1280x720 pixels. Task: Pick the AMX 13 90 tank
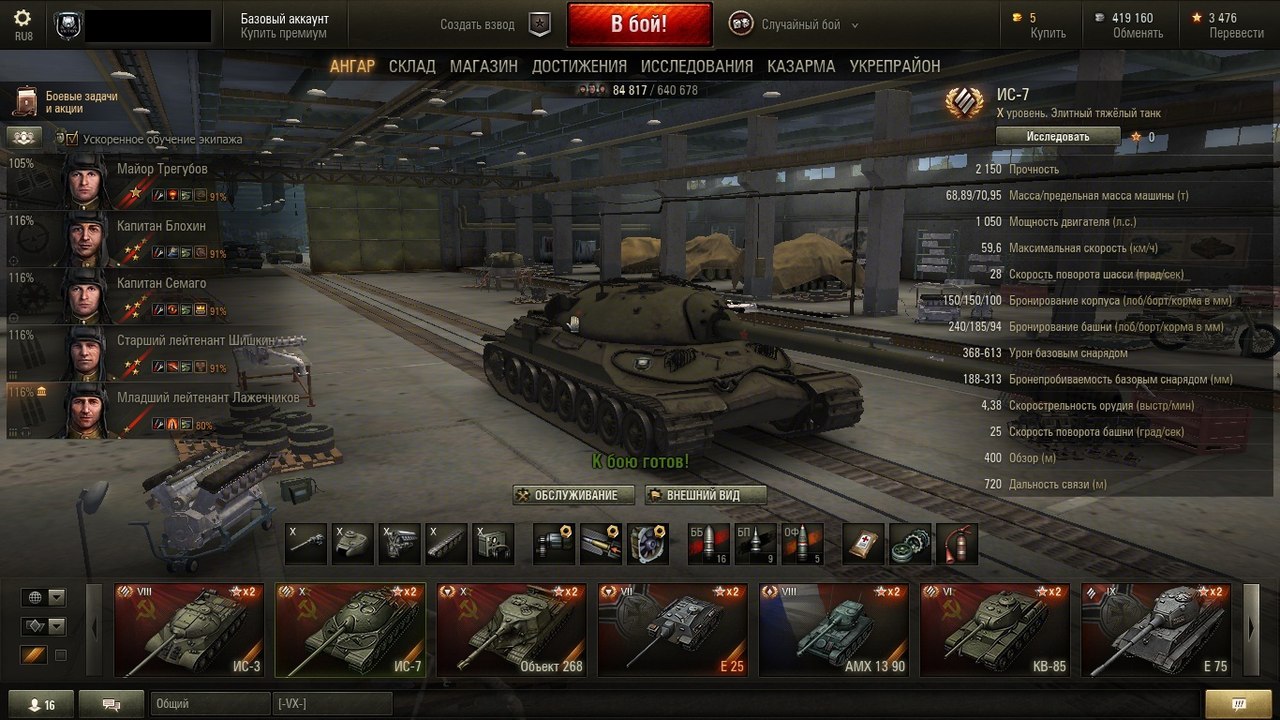tap(834, 630)
